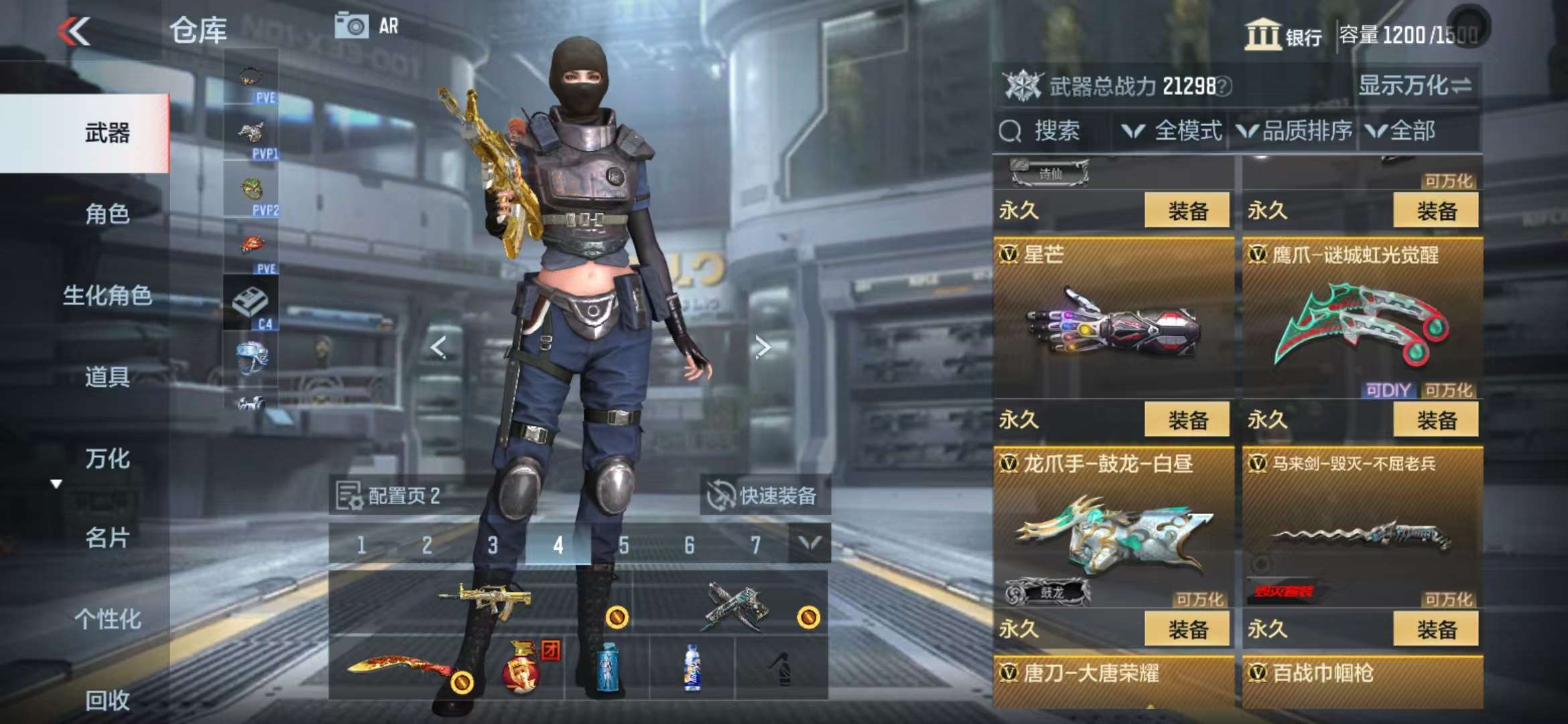1568x724 pixels.
Task: Select the 龙爪手-鼓龙-白昼 weapon card
Action: (1113, 530)
